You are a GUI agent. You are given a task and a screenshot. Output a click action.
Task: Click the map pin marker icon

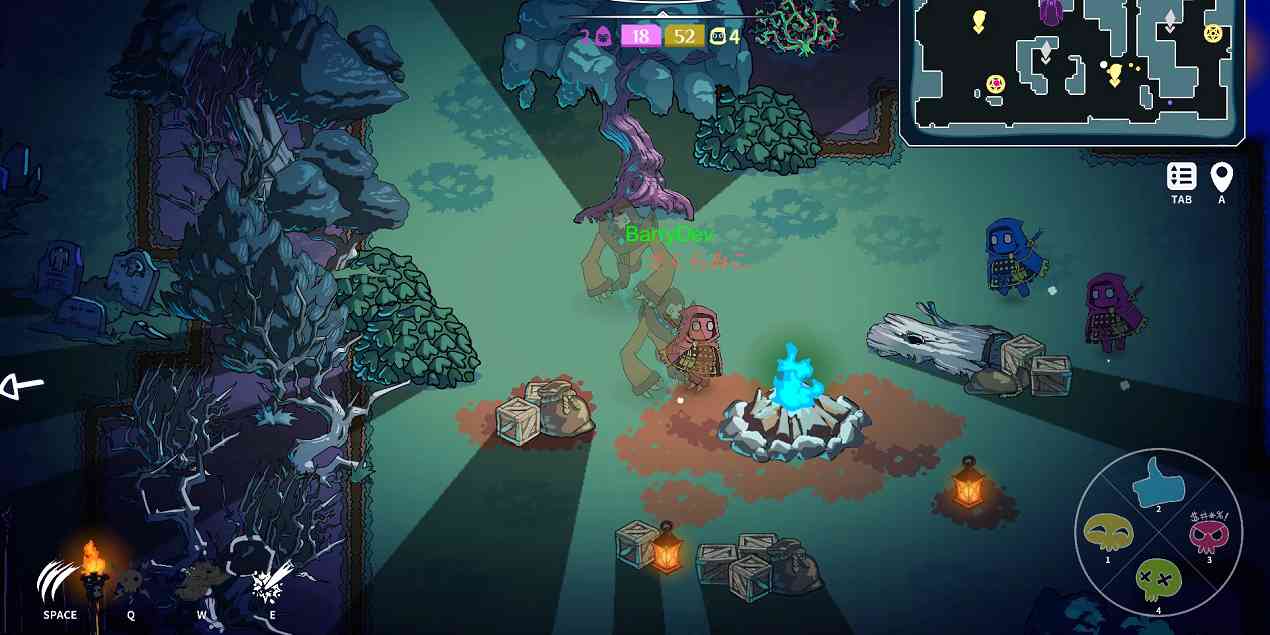(x=1221, y=177)
